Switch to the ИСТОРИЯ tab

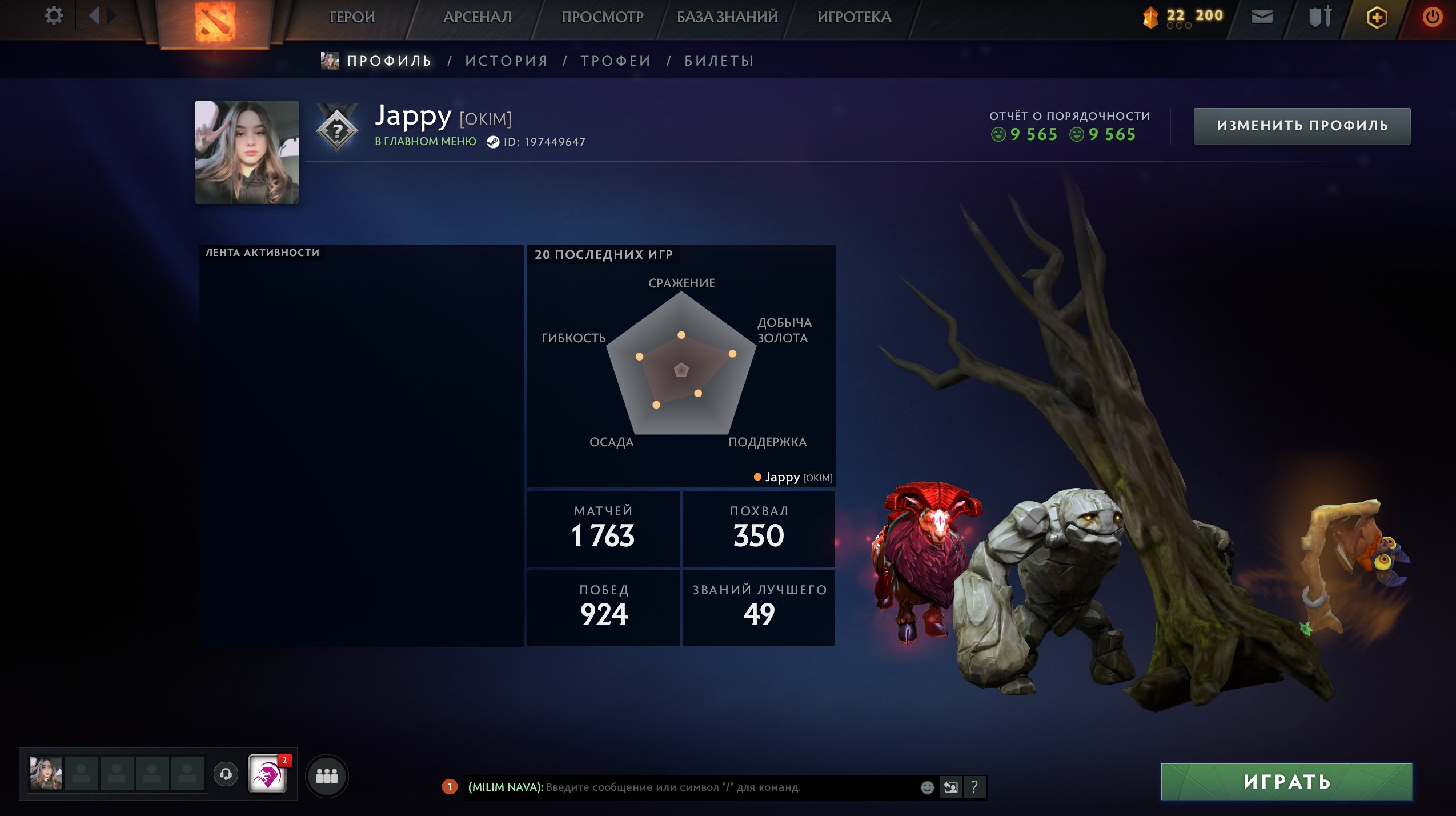point(506,61)
